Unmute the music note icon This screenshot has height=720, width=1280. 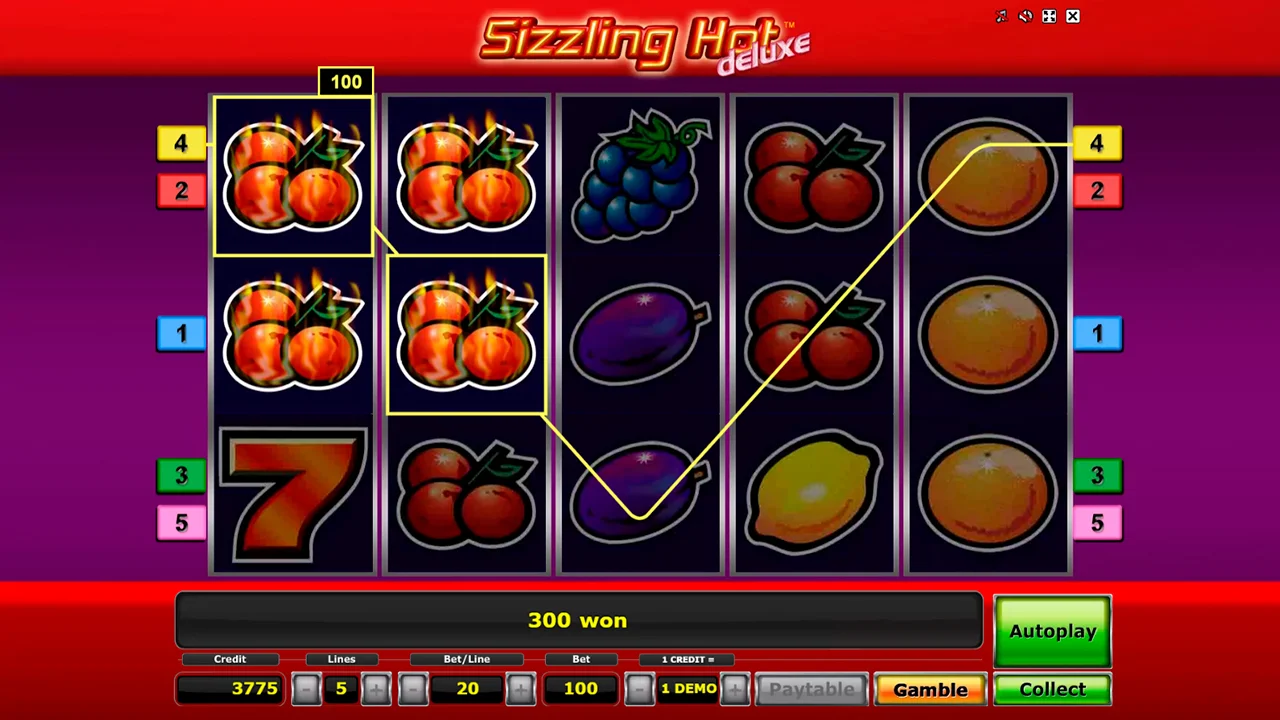coord(1001,16)
